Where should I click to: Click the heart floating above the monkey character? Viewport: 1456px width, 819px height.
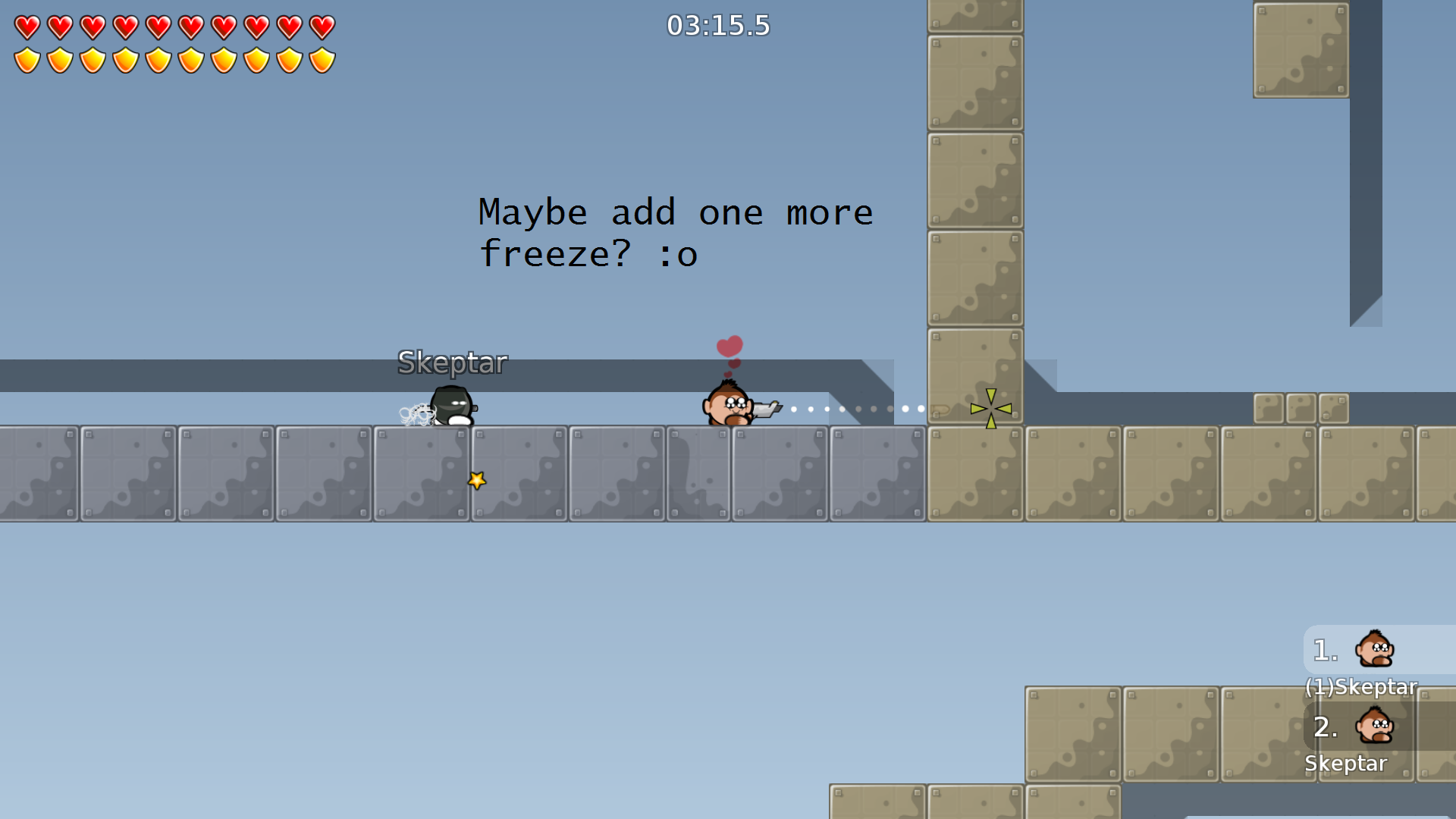(x=729, y=346)
